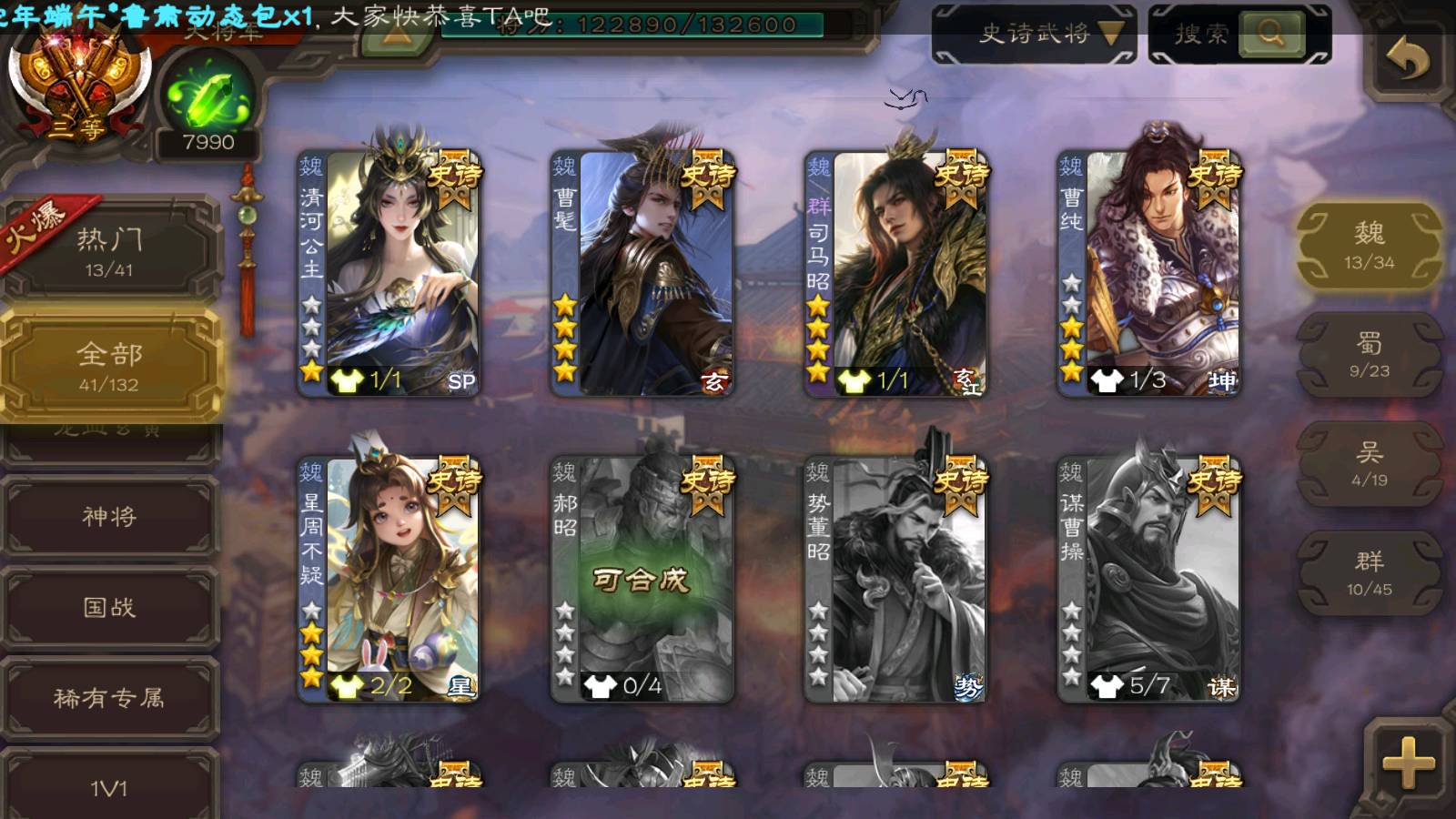Select the 全部 category
The width and height of the screenshot is (1456, 819).
(109, 366)
